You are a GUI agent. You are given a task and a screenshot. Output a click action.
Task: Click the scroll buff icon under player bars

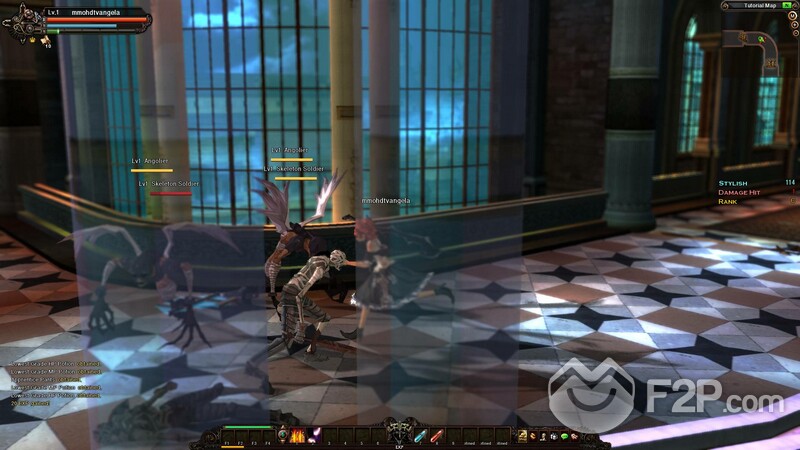point(44,41)
